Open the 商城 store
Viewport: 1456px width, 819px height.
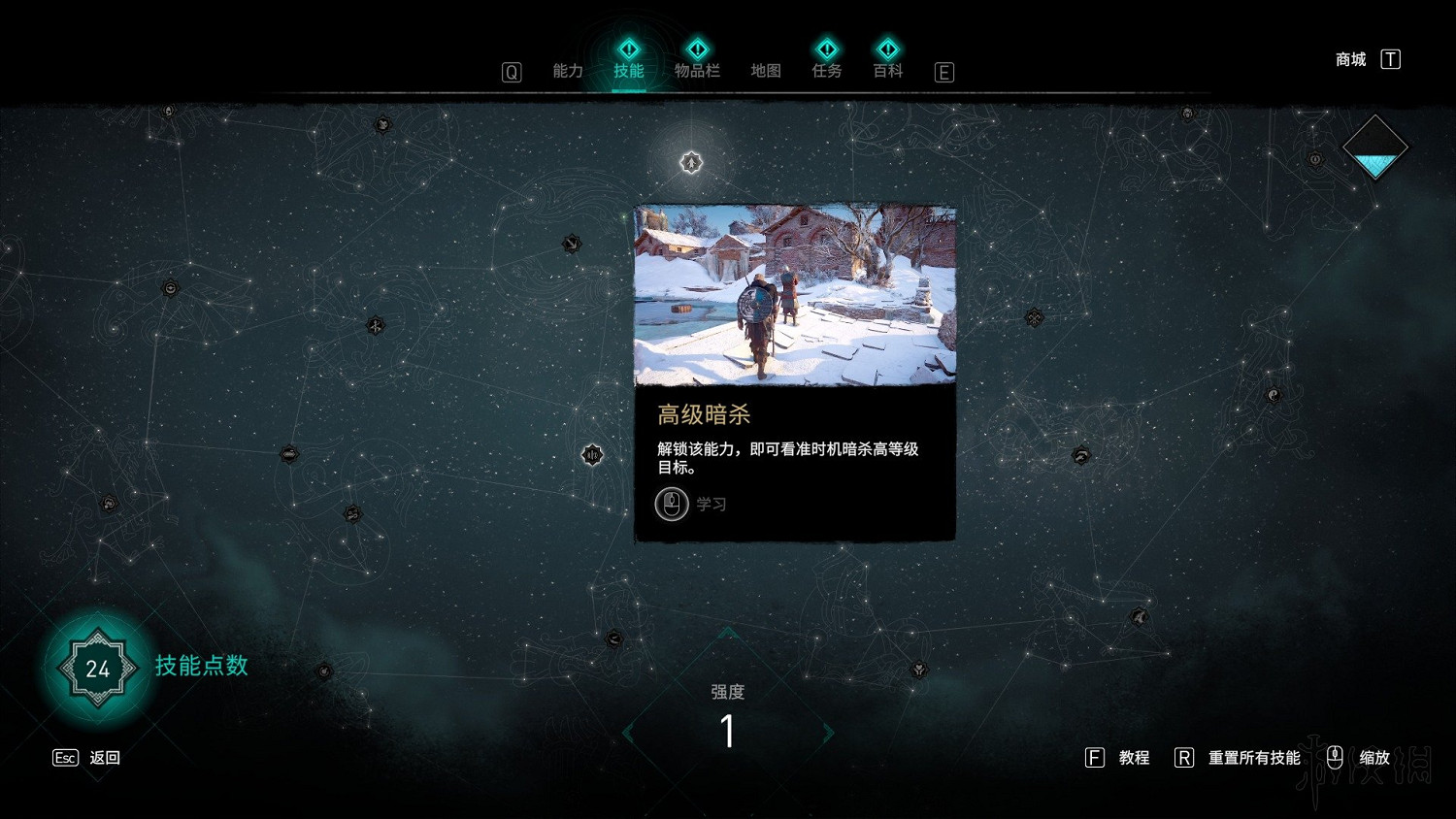(1348, 59)
